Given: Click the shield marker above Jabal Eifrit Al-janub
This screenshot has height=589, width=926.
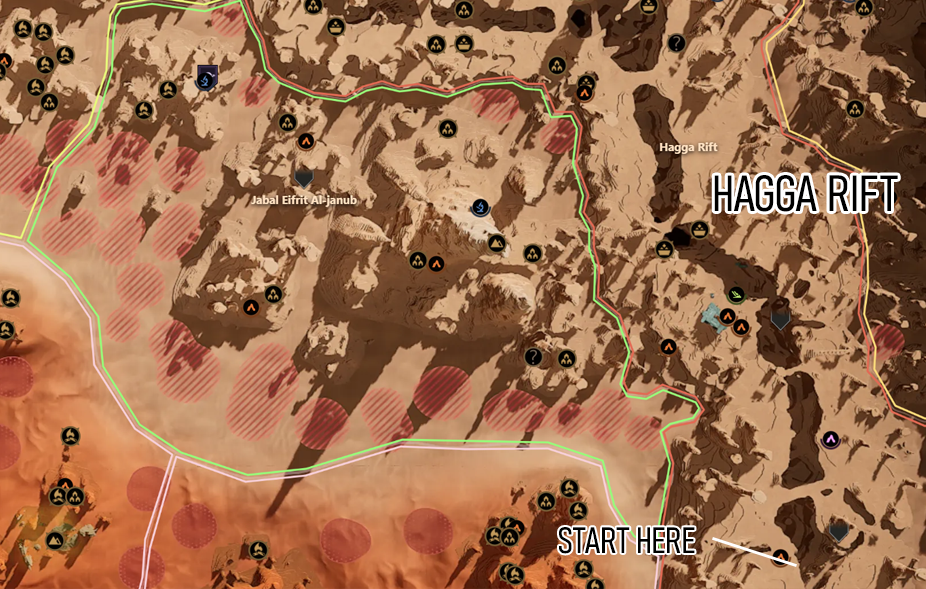Looking at the screenshot, I should click(x=305, y=177).
